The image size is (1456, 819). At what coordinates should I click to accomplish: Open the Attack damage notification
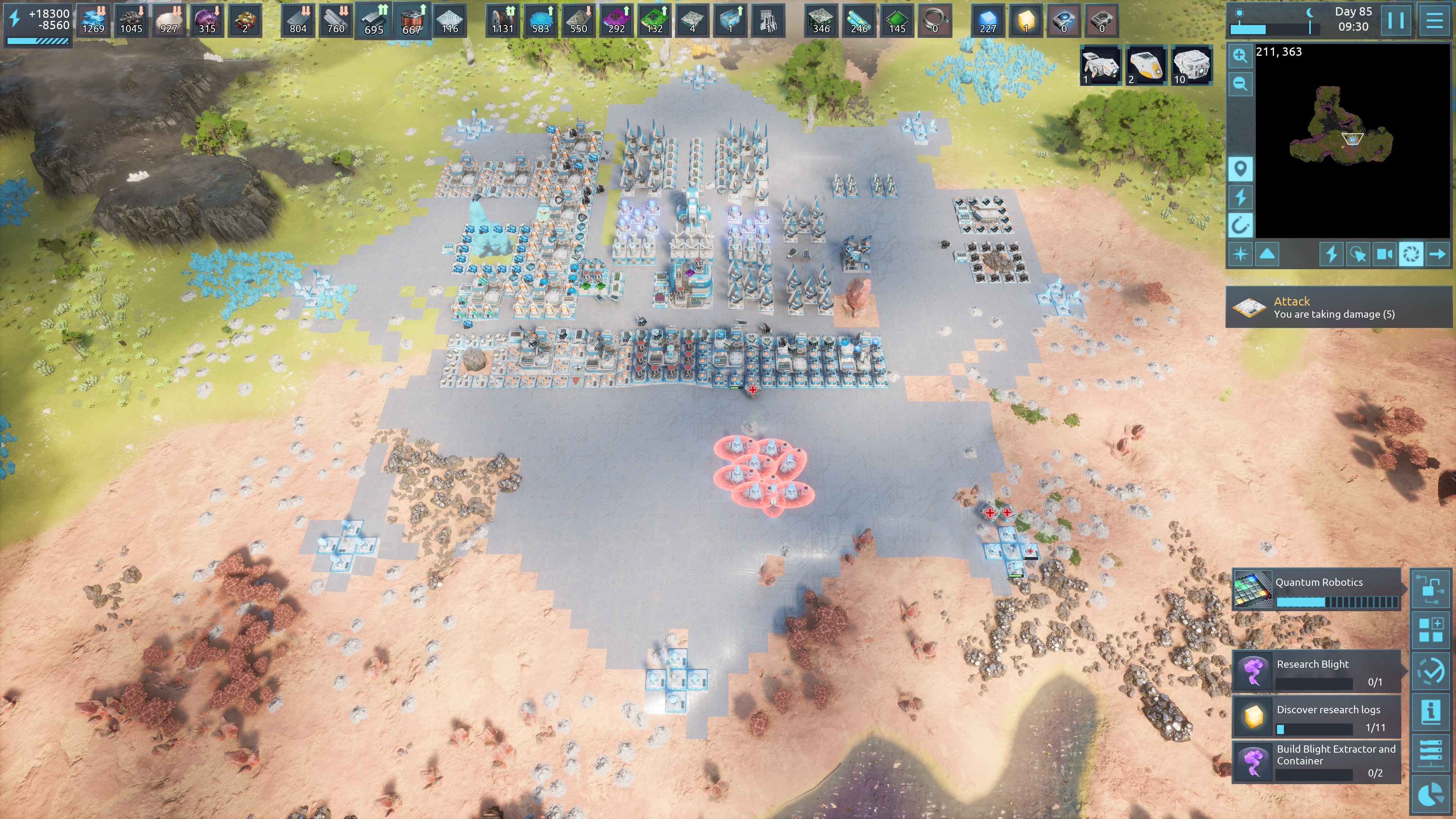pyautogui.click(x=1337, y=308)
